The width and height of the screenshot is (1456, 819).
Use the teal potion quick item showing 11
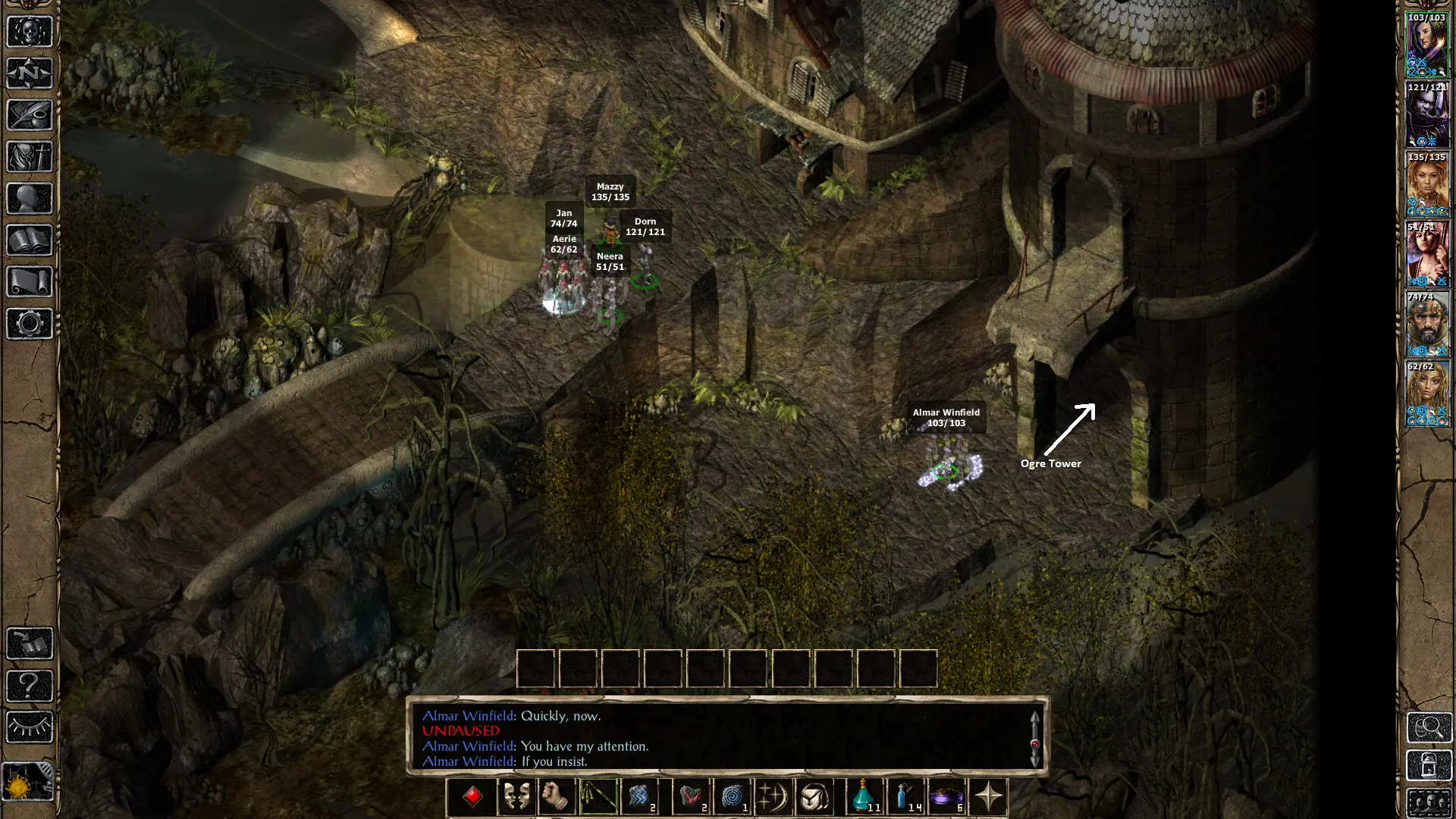click(x=864, y=797)
